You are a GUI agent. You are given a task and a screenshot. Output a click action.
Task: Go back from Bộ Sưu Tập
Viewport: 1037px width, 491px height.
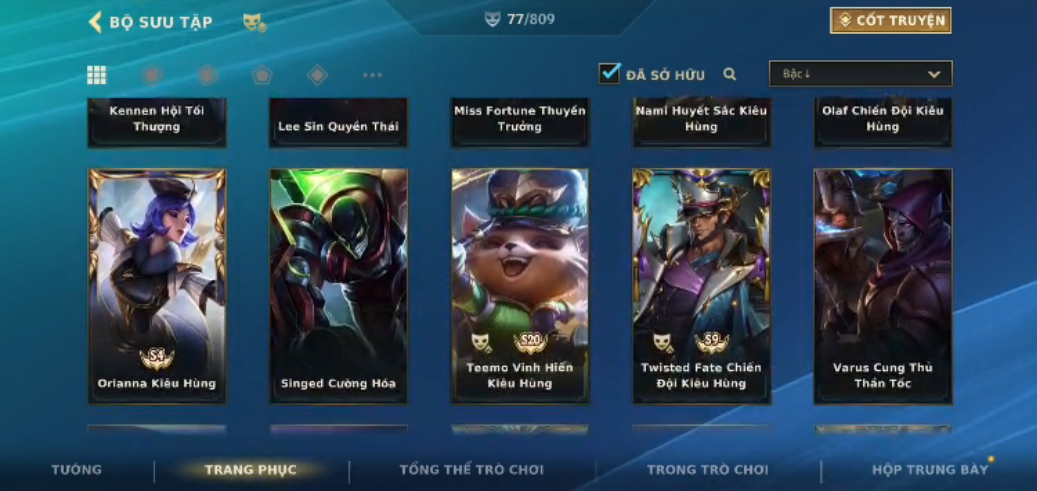tap(96, 22)
